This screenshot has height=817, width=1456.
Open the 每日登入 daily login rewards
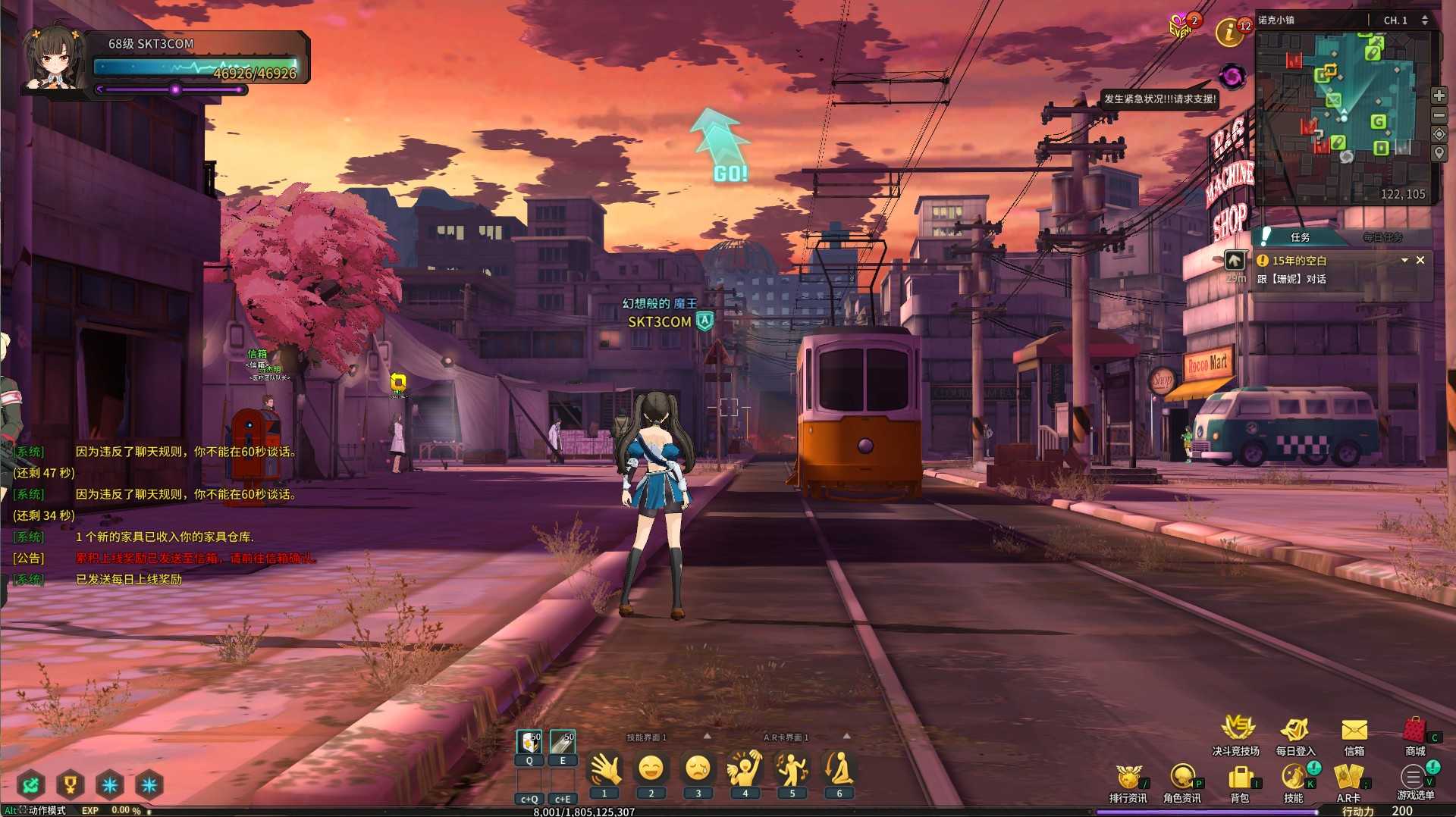point(1294,730)
